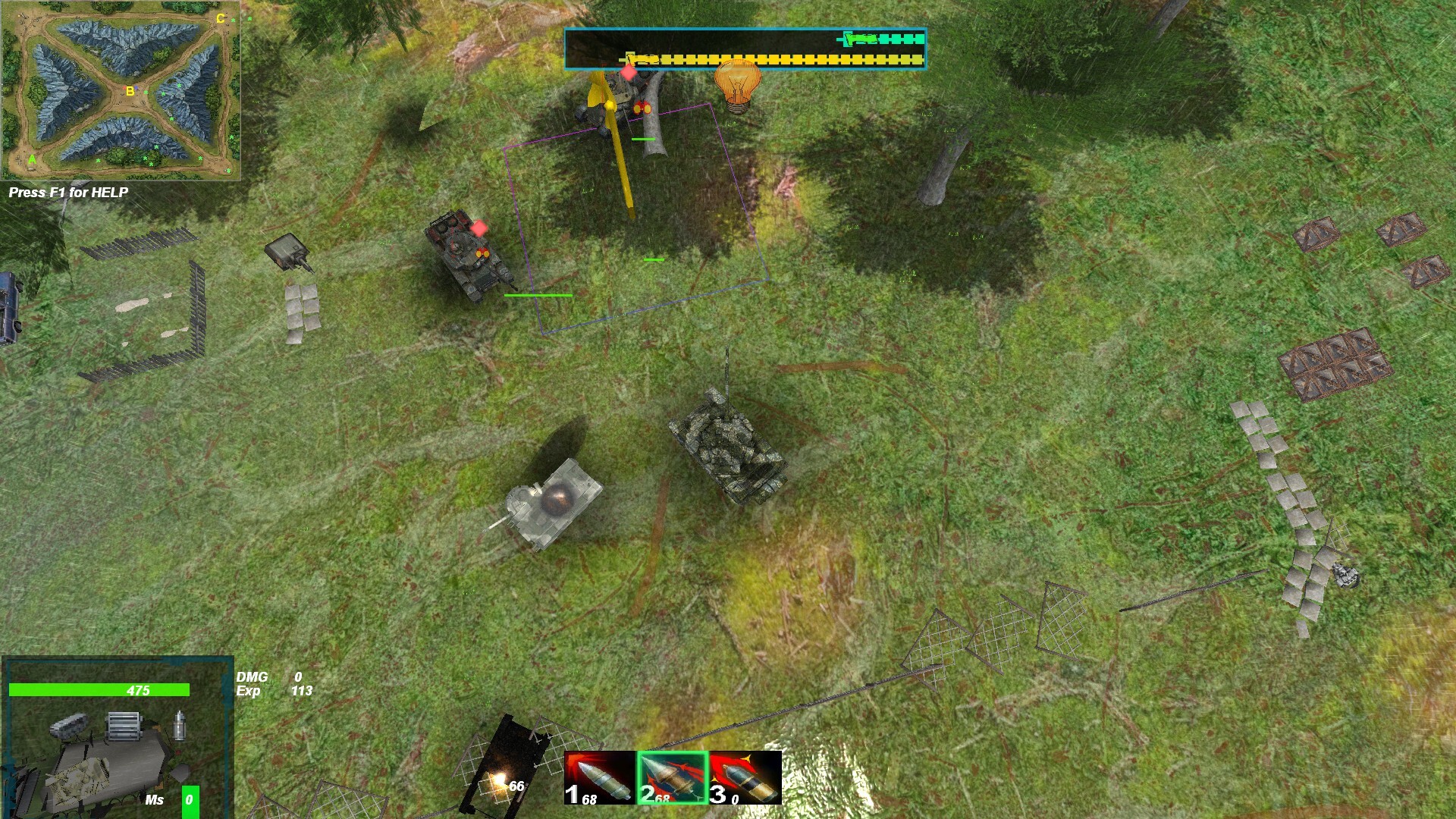Click the Press F1 for HELP text
This screenshot has width=1456, height=819.
(68, 193)
